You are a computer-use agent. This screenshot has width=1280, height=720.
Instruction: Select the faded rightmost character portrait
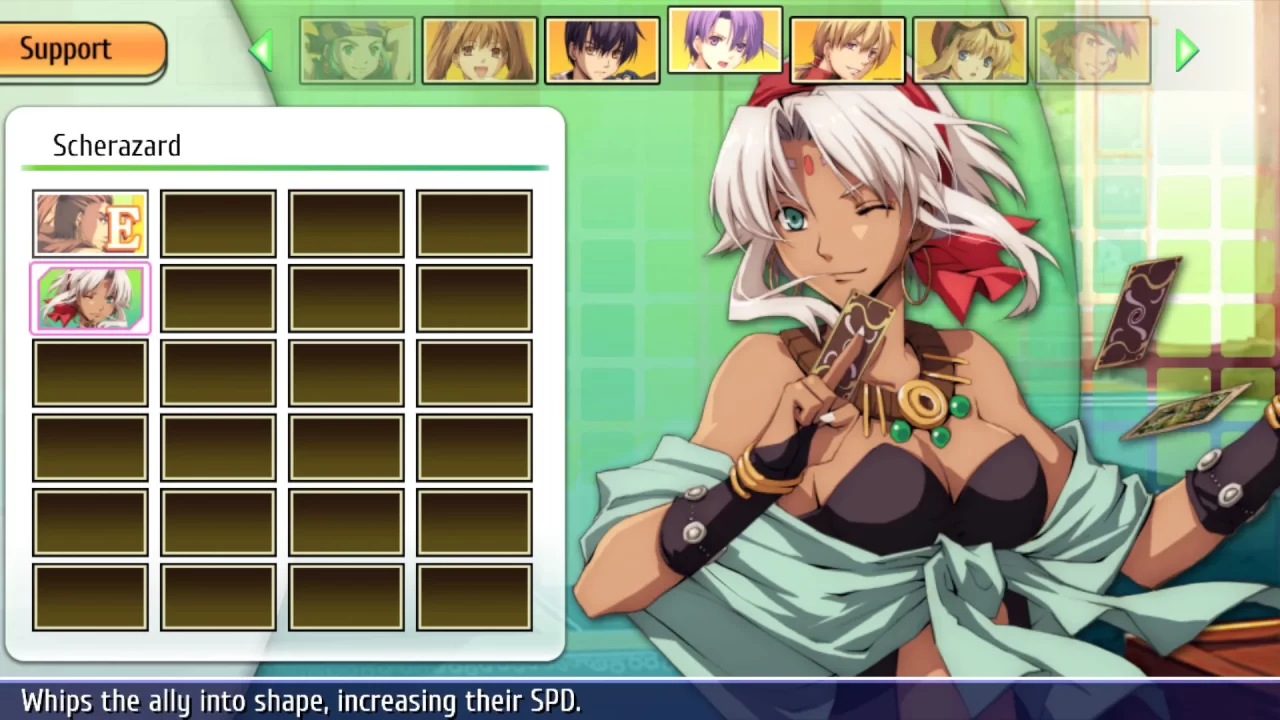(x=1093, y=48)
